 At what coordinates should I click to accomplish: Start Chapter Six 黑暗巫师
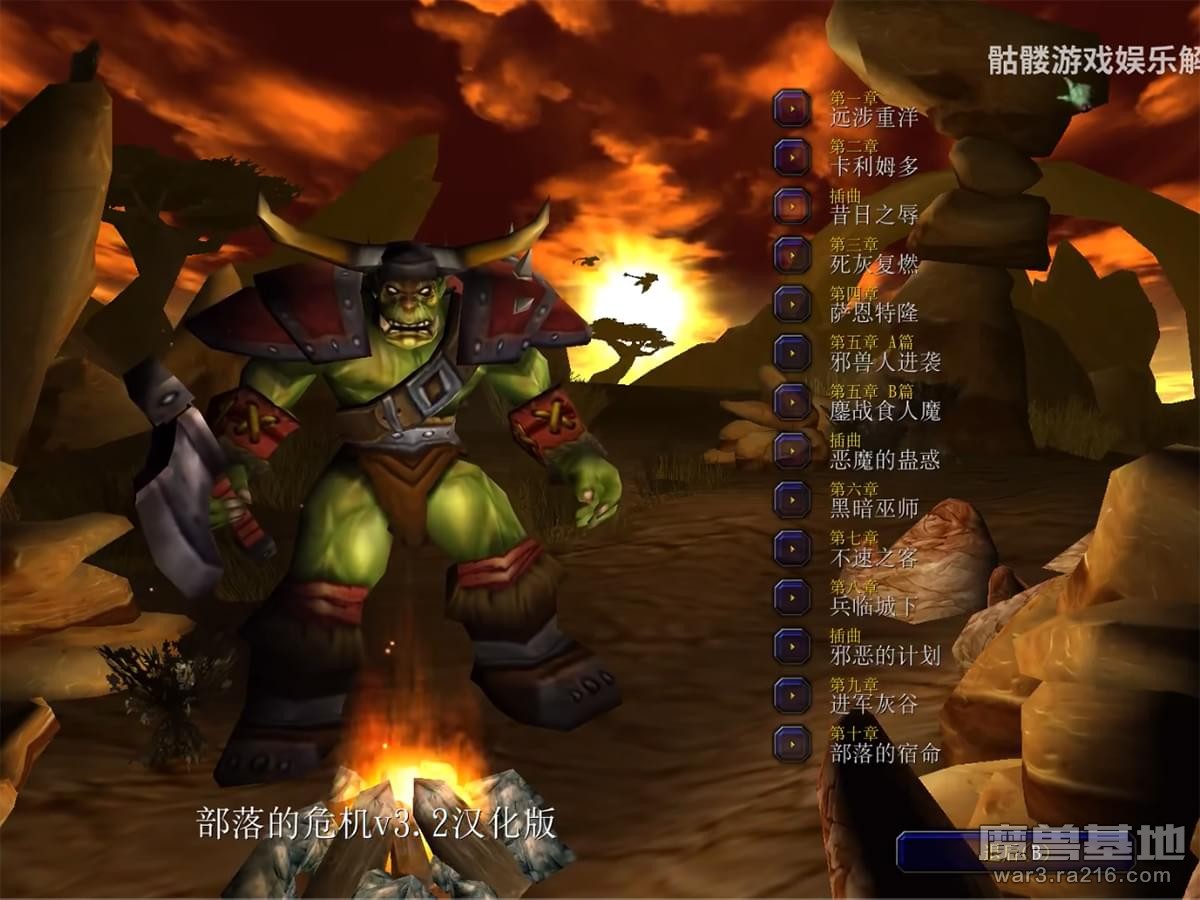point(792,500)
